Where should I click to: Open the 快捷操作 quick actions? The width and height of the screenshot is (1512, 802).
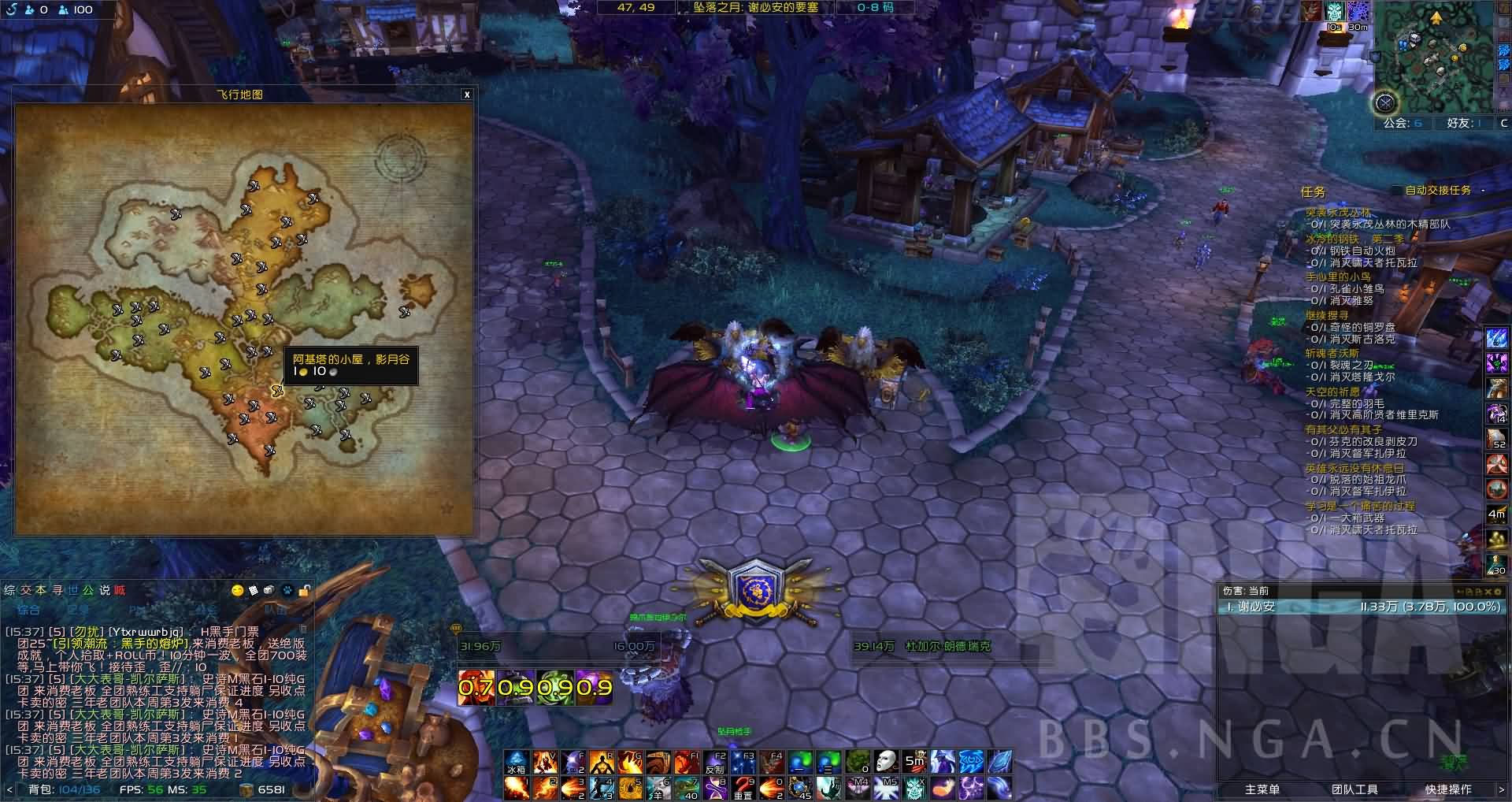(1448, 789)
